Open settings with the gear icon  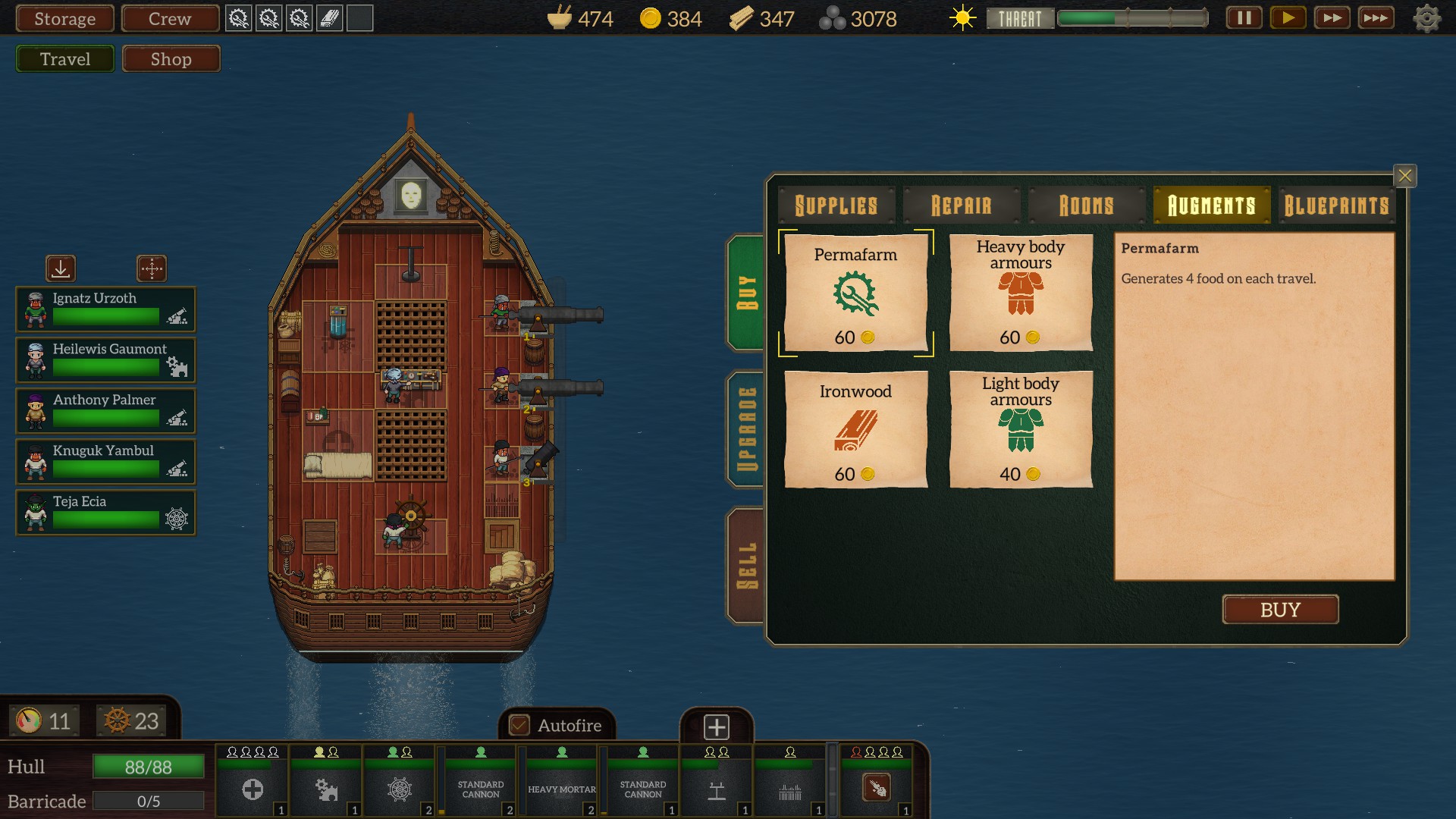[x=1426, y=19]
